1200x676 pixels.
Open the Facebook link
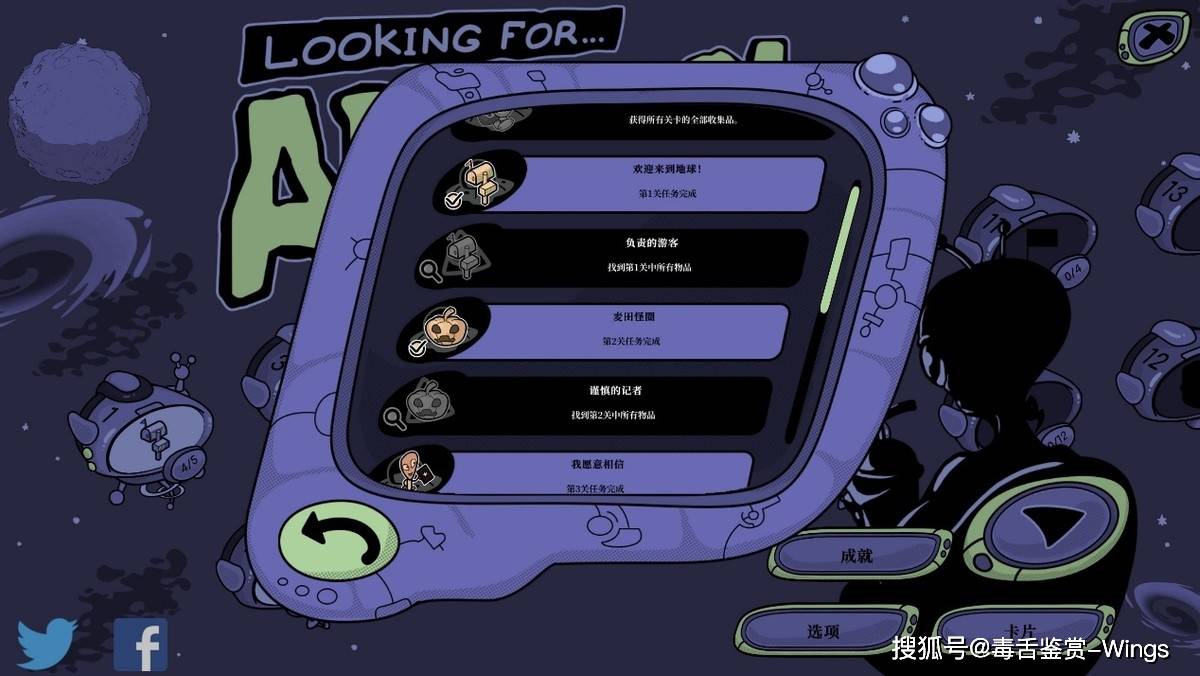point(141,645)
